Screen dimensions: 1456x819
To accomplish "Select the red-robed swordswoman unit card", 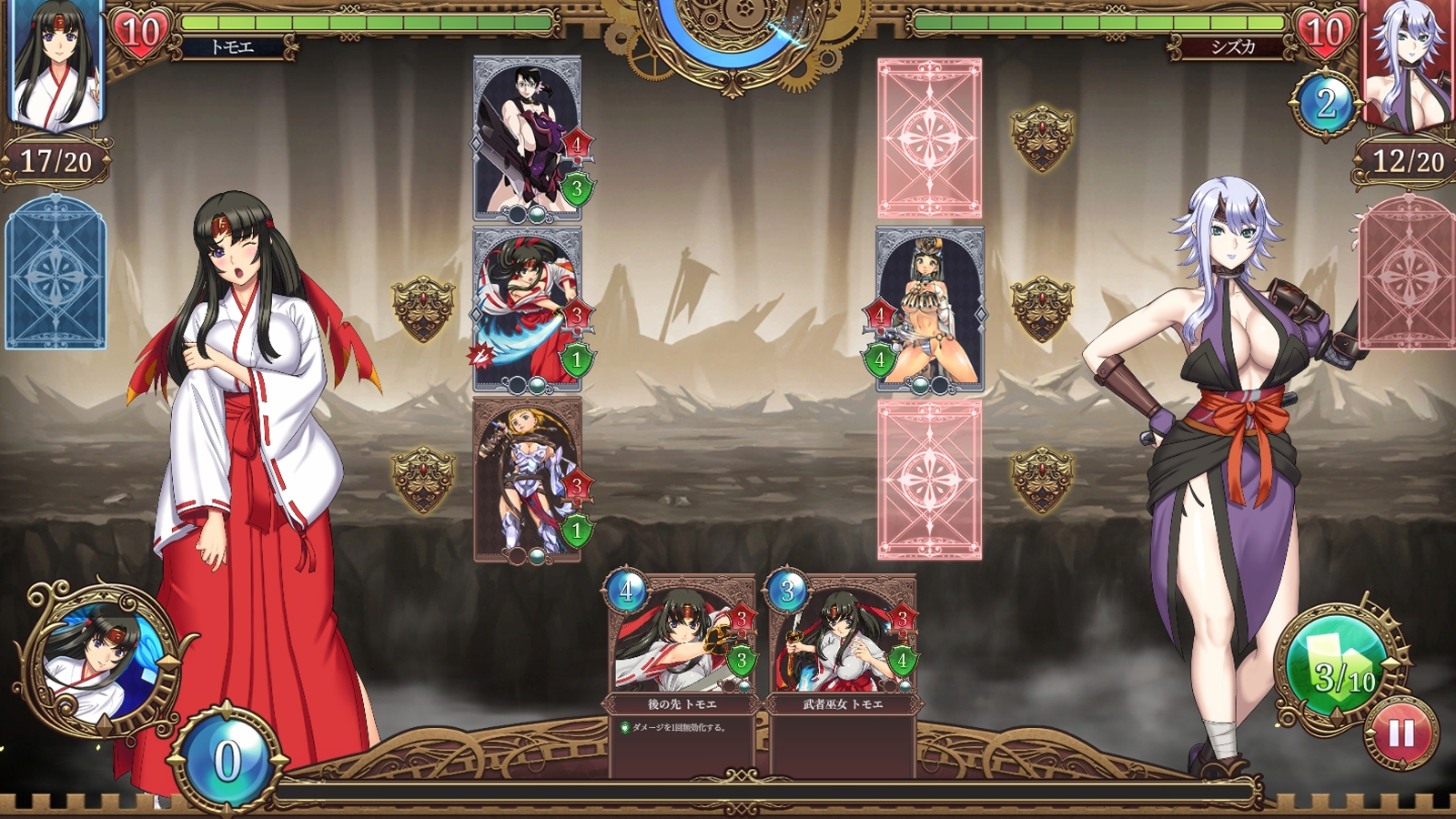I will pyautogui.click(x=527, y=309).
